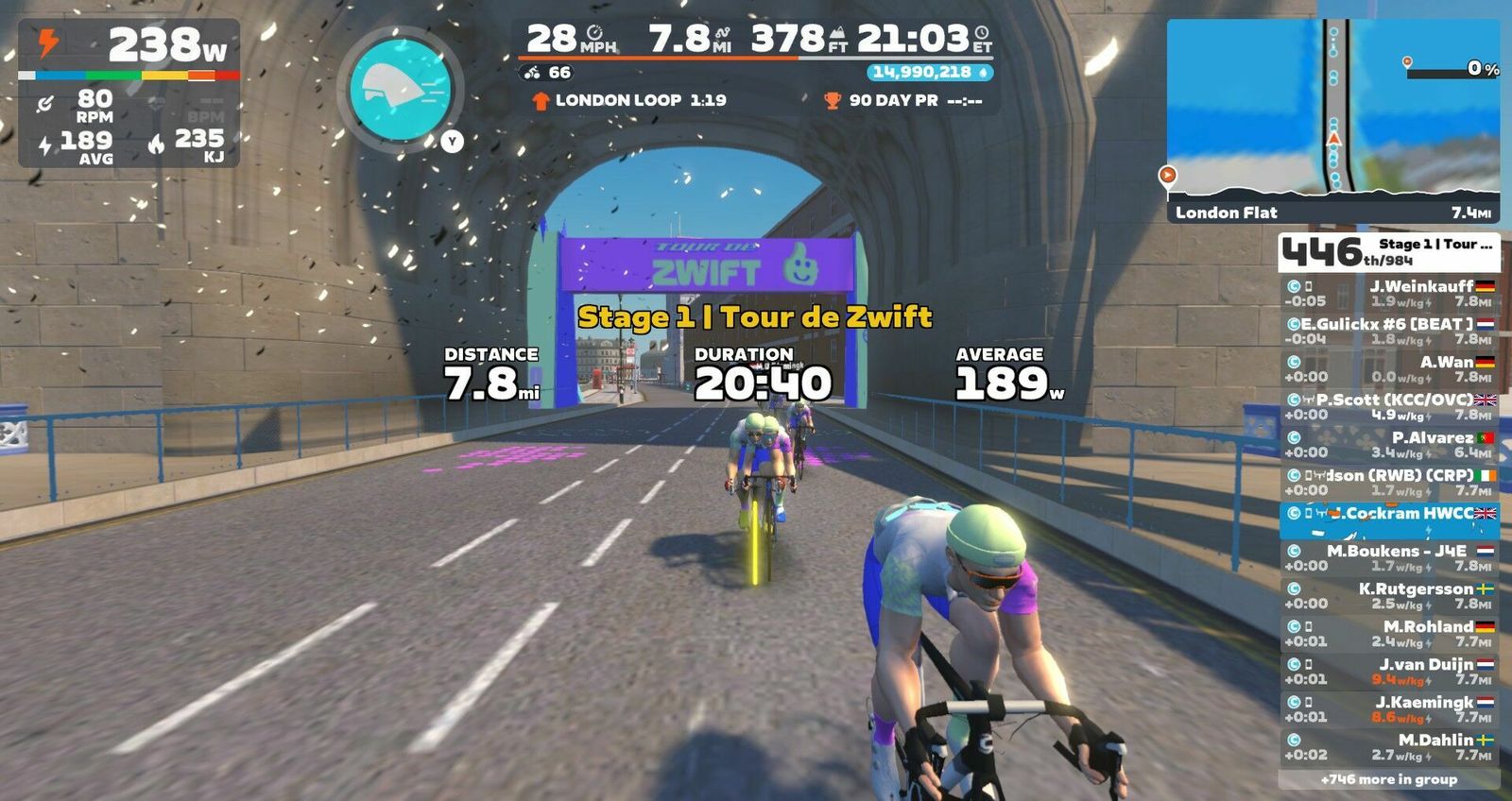Choose E.Gulickx #6 from nearby riders

click(x=1388, y=331)
